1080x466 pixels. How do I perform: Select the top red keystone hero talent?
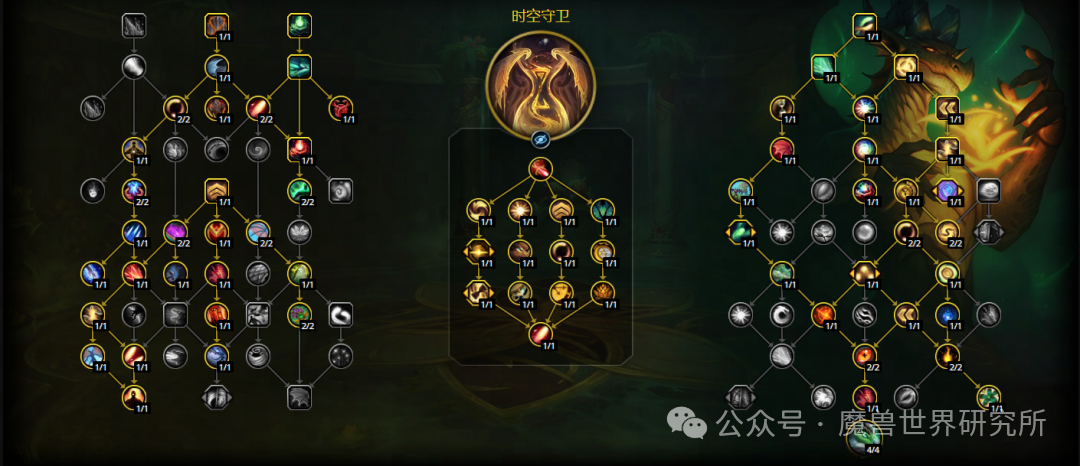tap(540, 168)
